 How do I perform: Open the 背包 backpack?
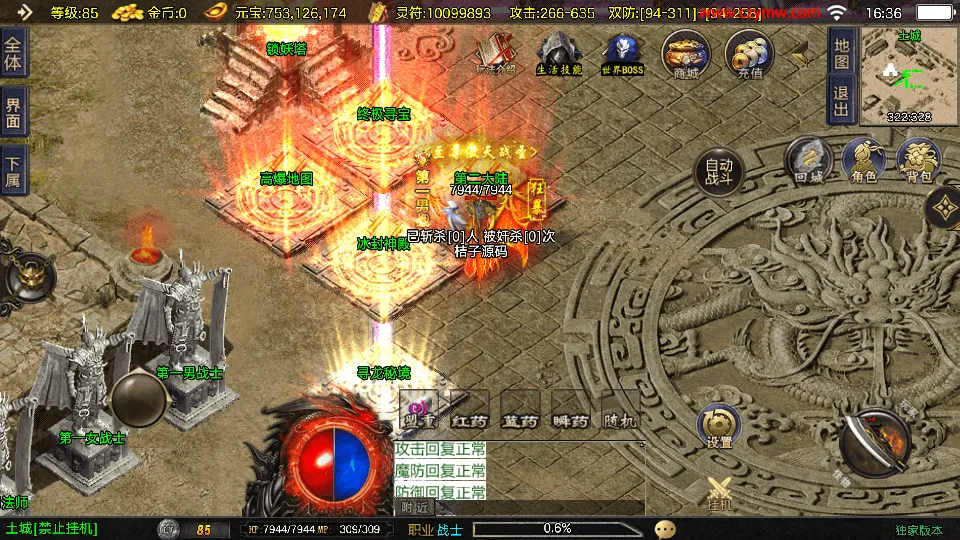click(x=918, y=160)
